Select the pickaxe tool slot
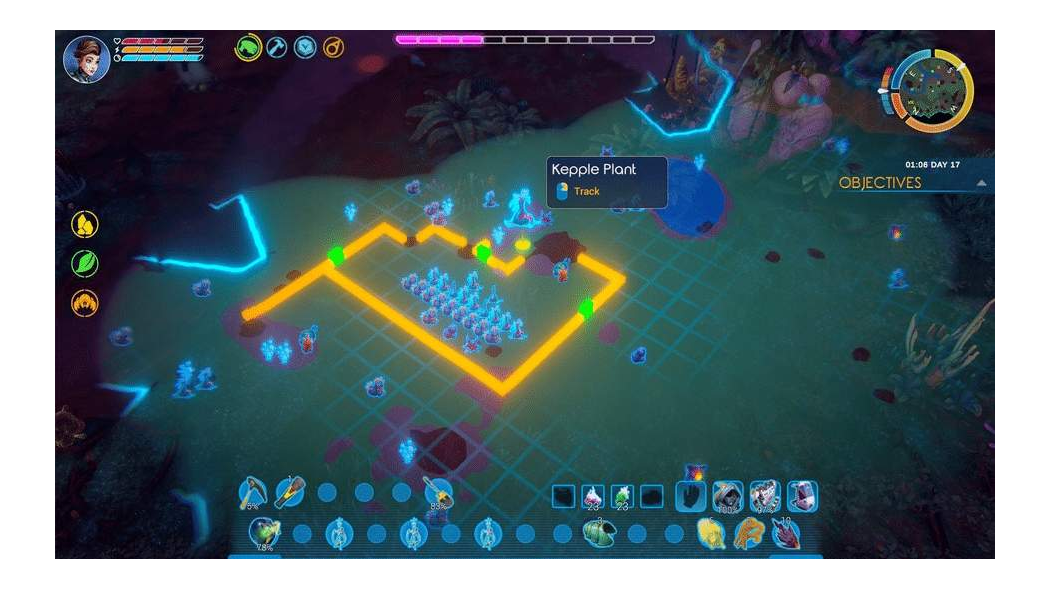This screenshot has width=1050, height=590. [252, 492]
